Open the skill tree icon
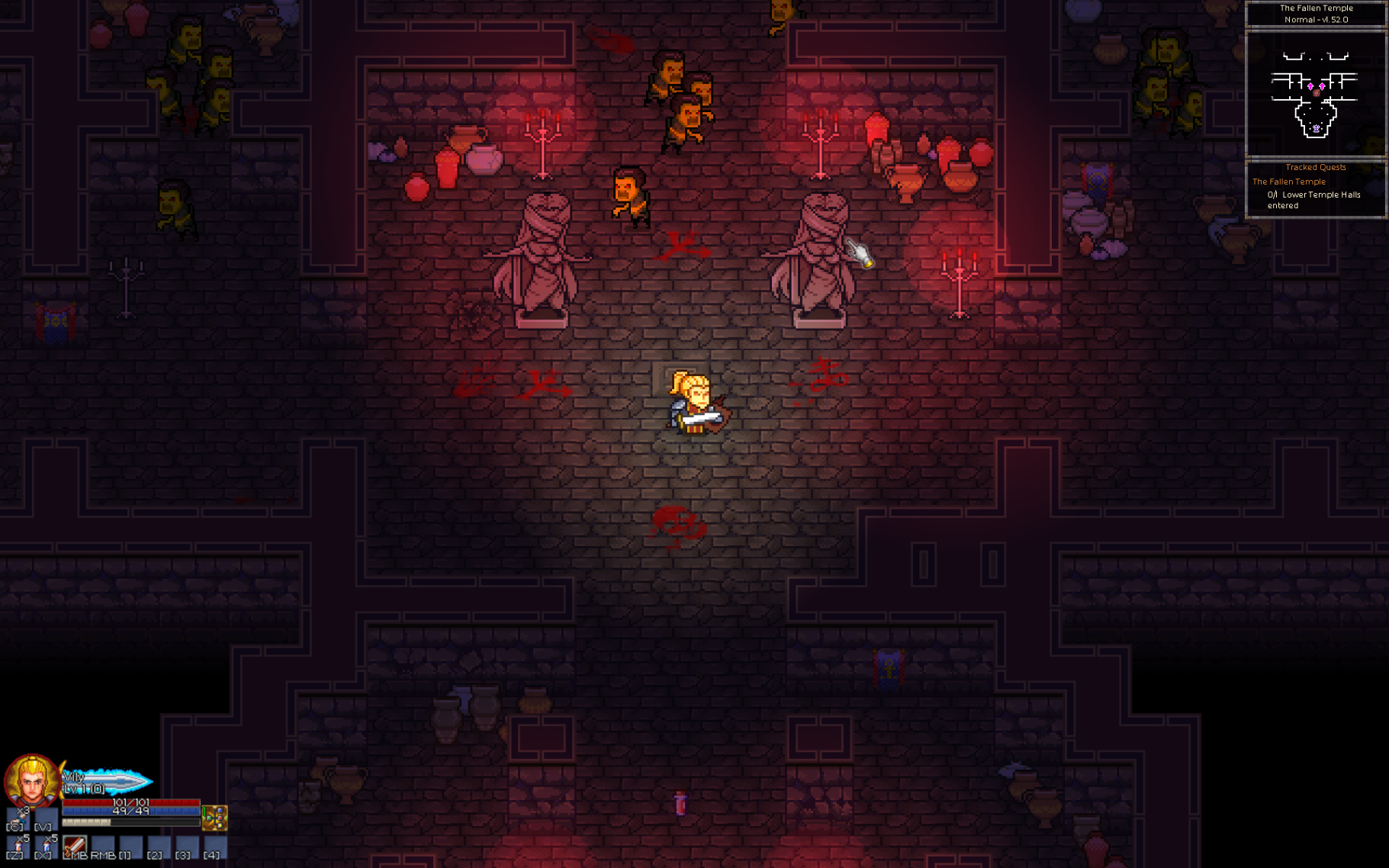Image resolution: width=1389 pixels, height=868 pixels. point(215,818)
